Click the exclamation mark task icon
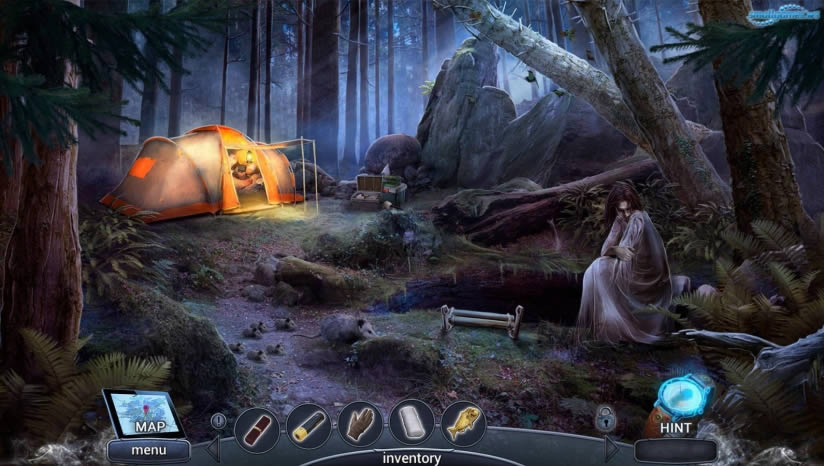 click(x=218, y=421)
